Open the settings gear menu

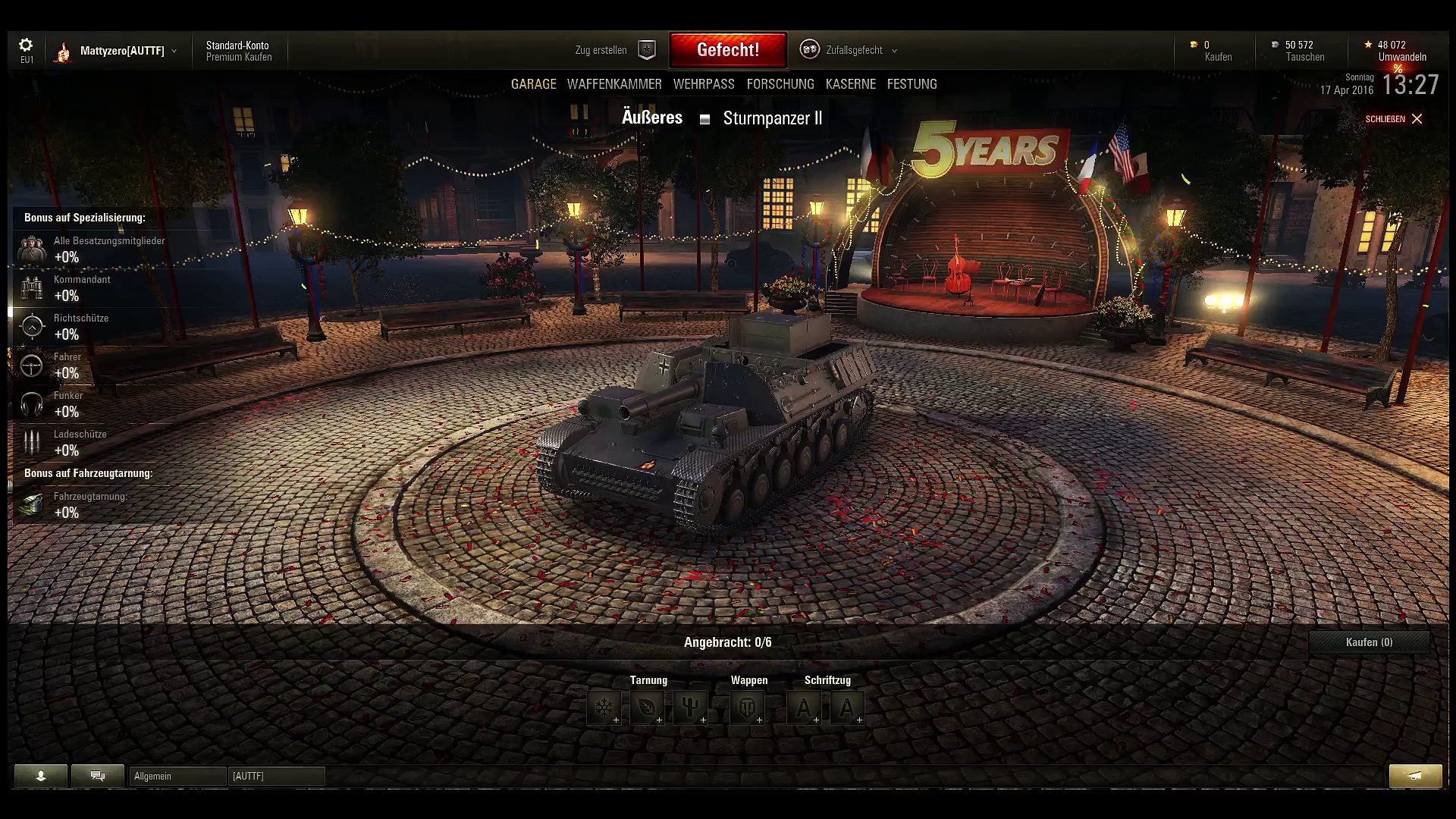click(x=26, y=45)
